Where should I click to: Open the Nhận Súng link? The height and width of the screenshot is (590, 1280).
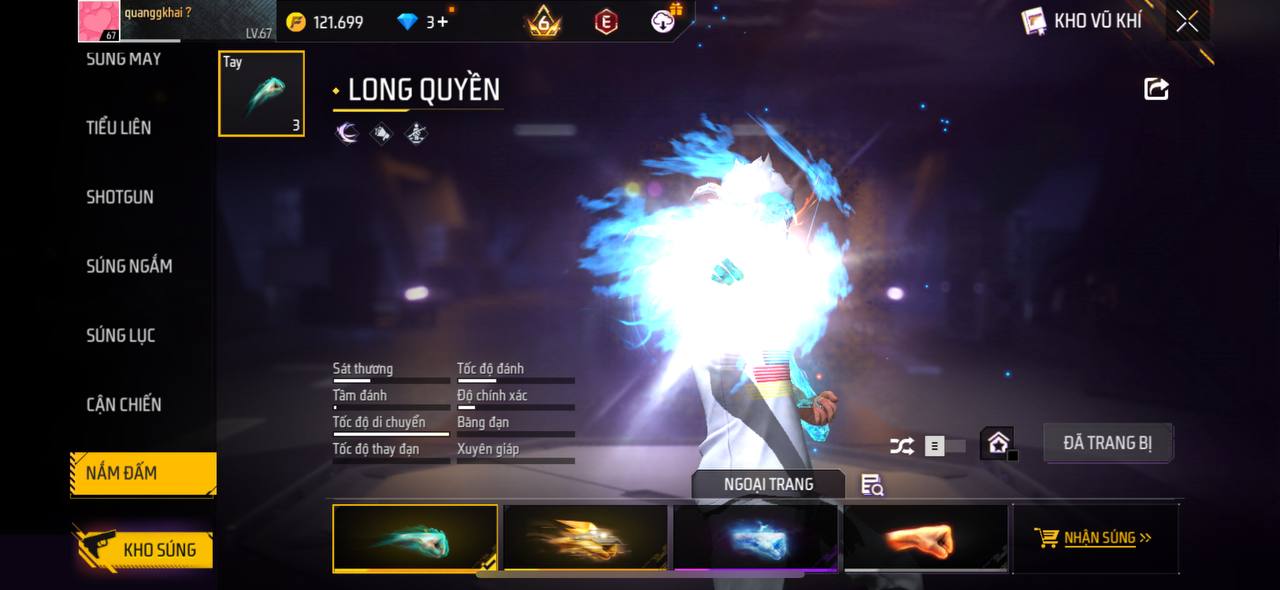[x=1096, y=538]
